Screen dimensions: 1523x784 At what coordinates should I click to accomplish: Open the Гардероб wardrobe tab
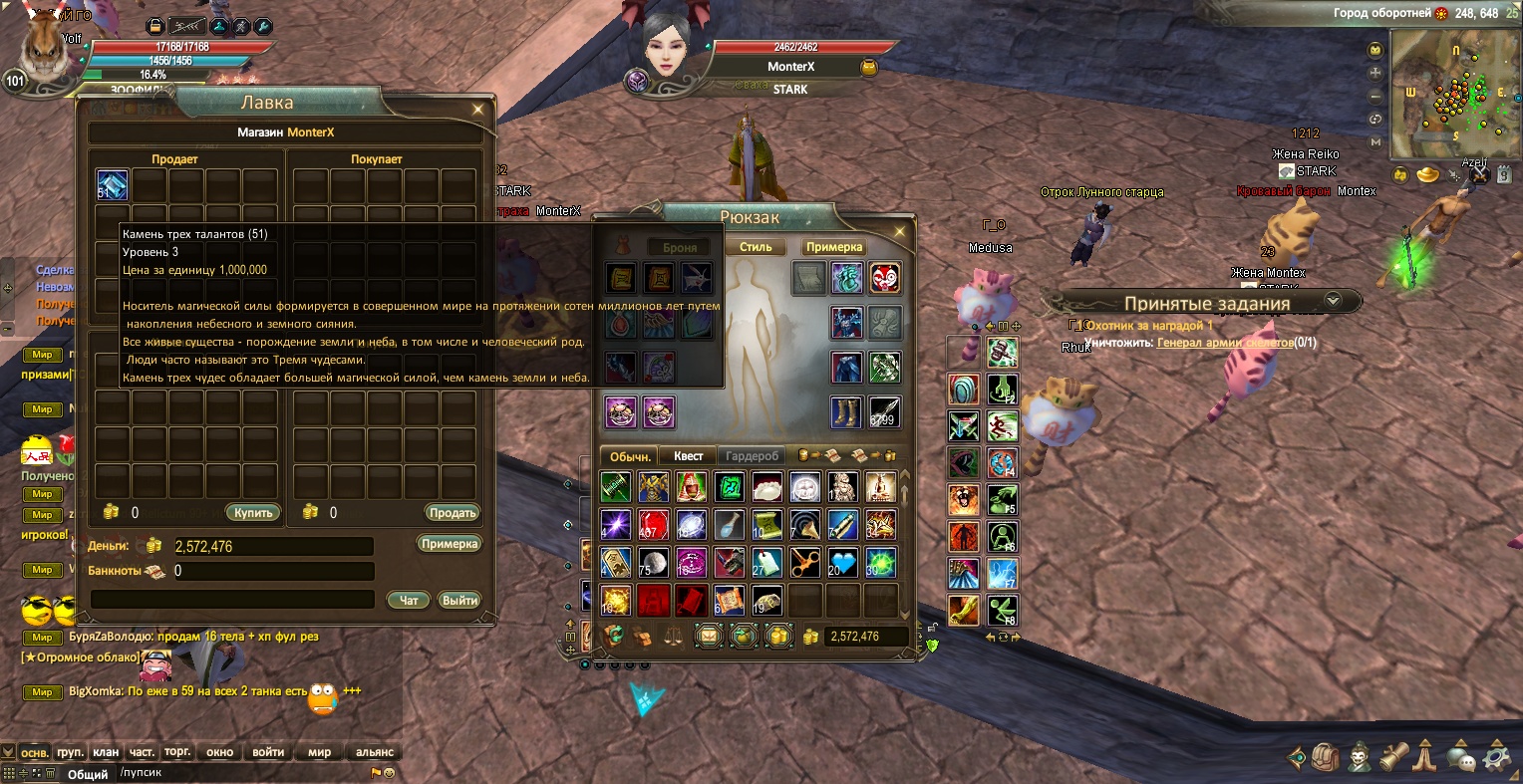(x=752, y=456)
